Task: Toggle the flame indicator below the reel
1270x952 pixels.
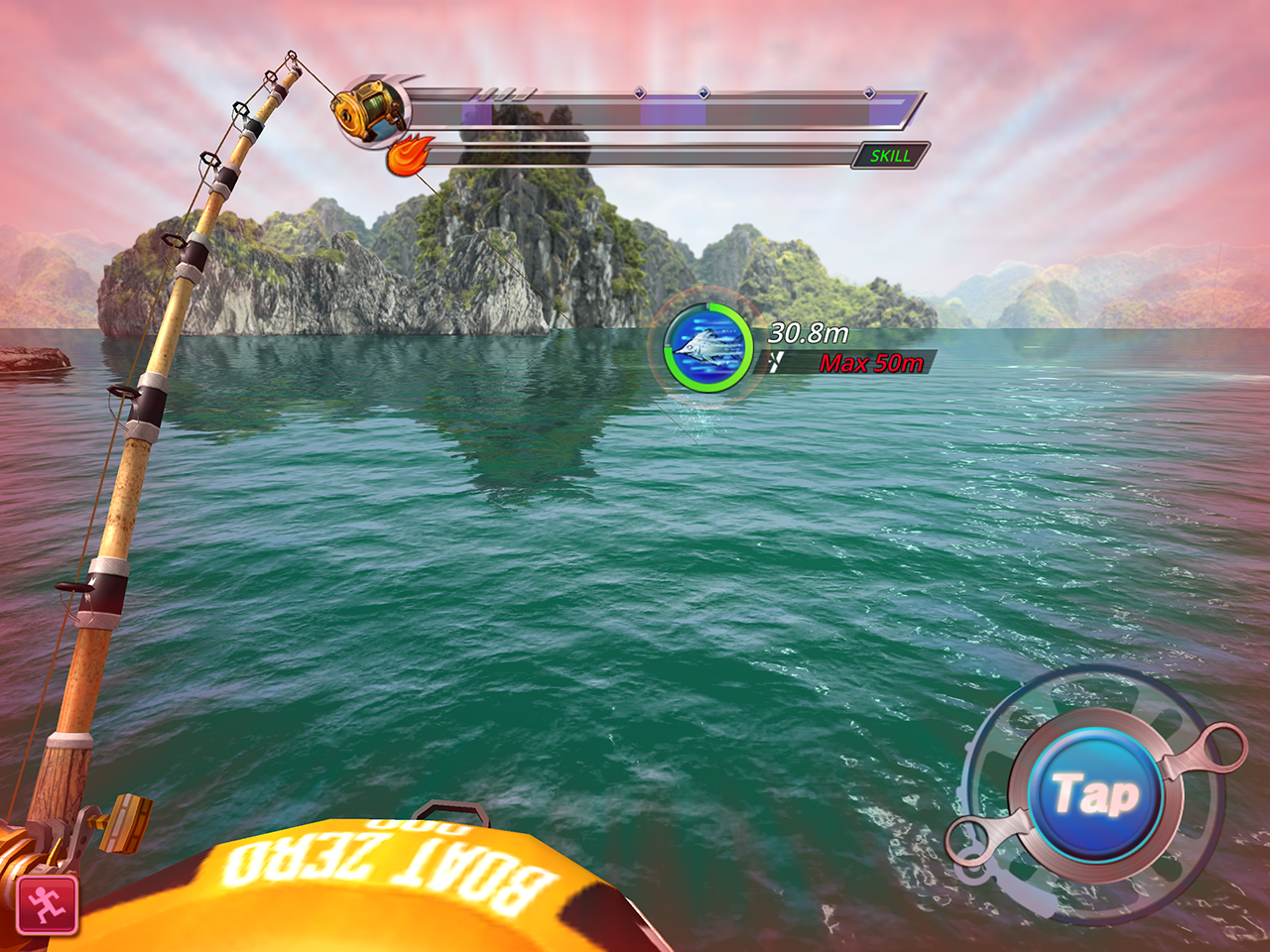Action: [410, 155]
